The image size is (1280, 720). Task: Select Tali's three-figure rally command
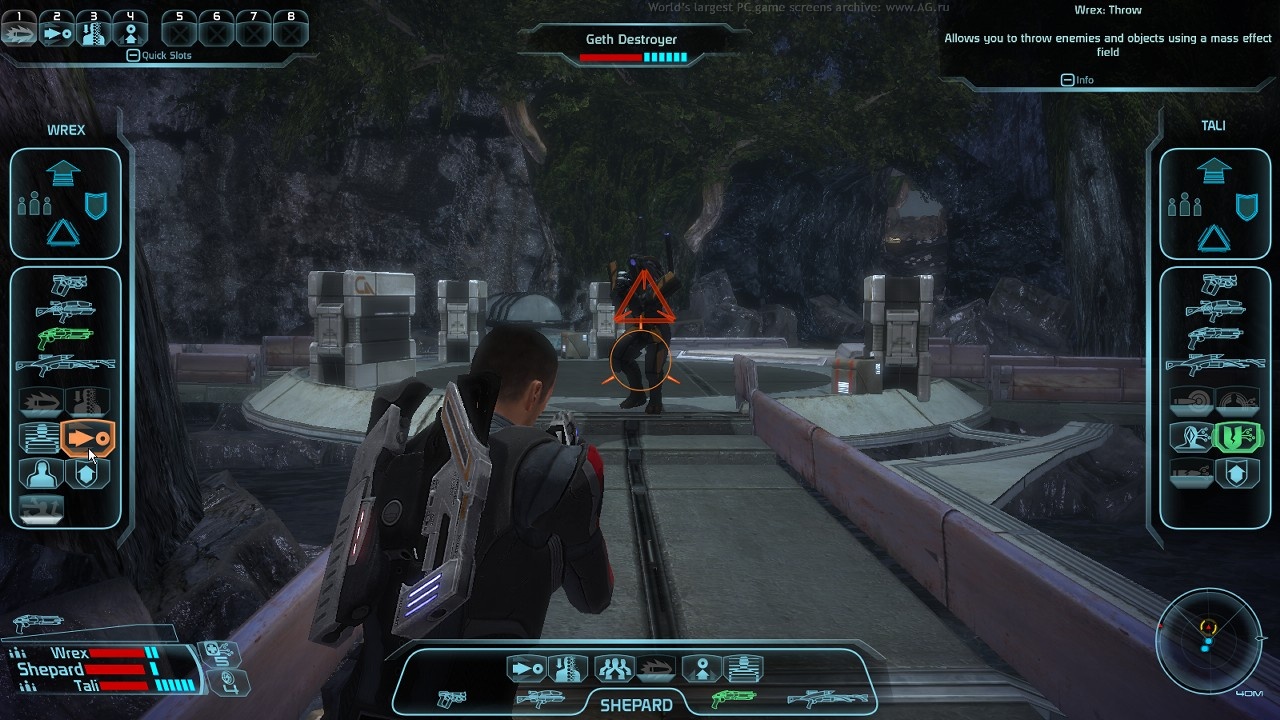1185,206
